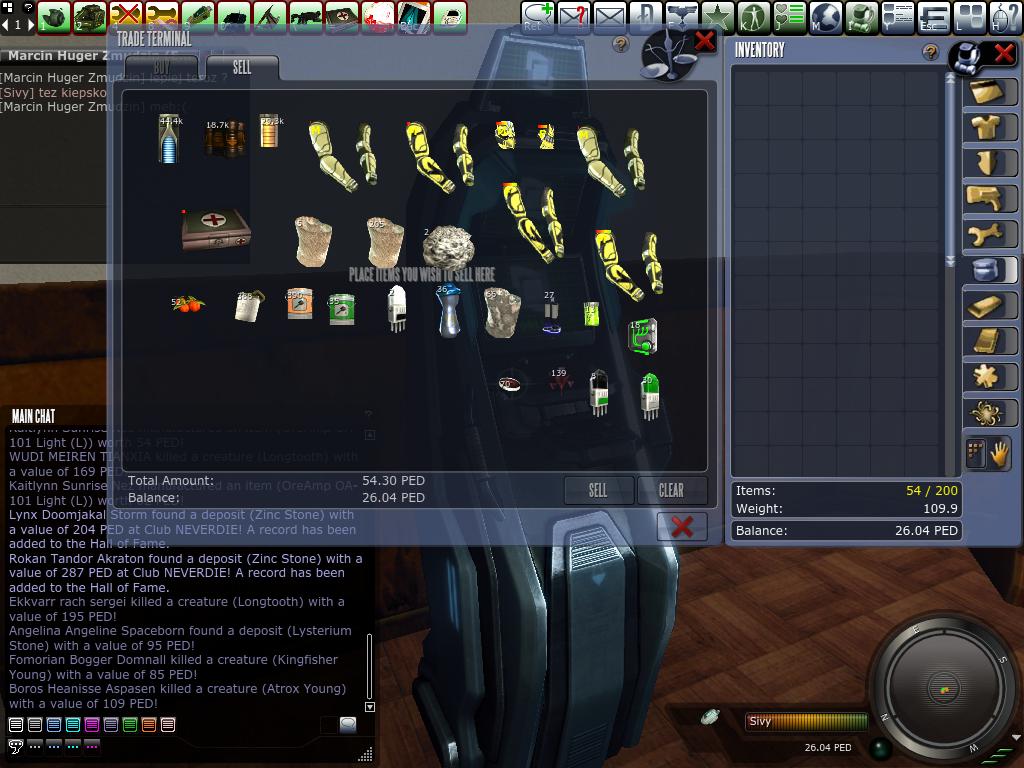This screenshot has width=1024, height=768.
Task: Clear the items placed for selling
Action: pyautogui.click(x=671, y=490)
